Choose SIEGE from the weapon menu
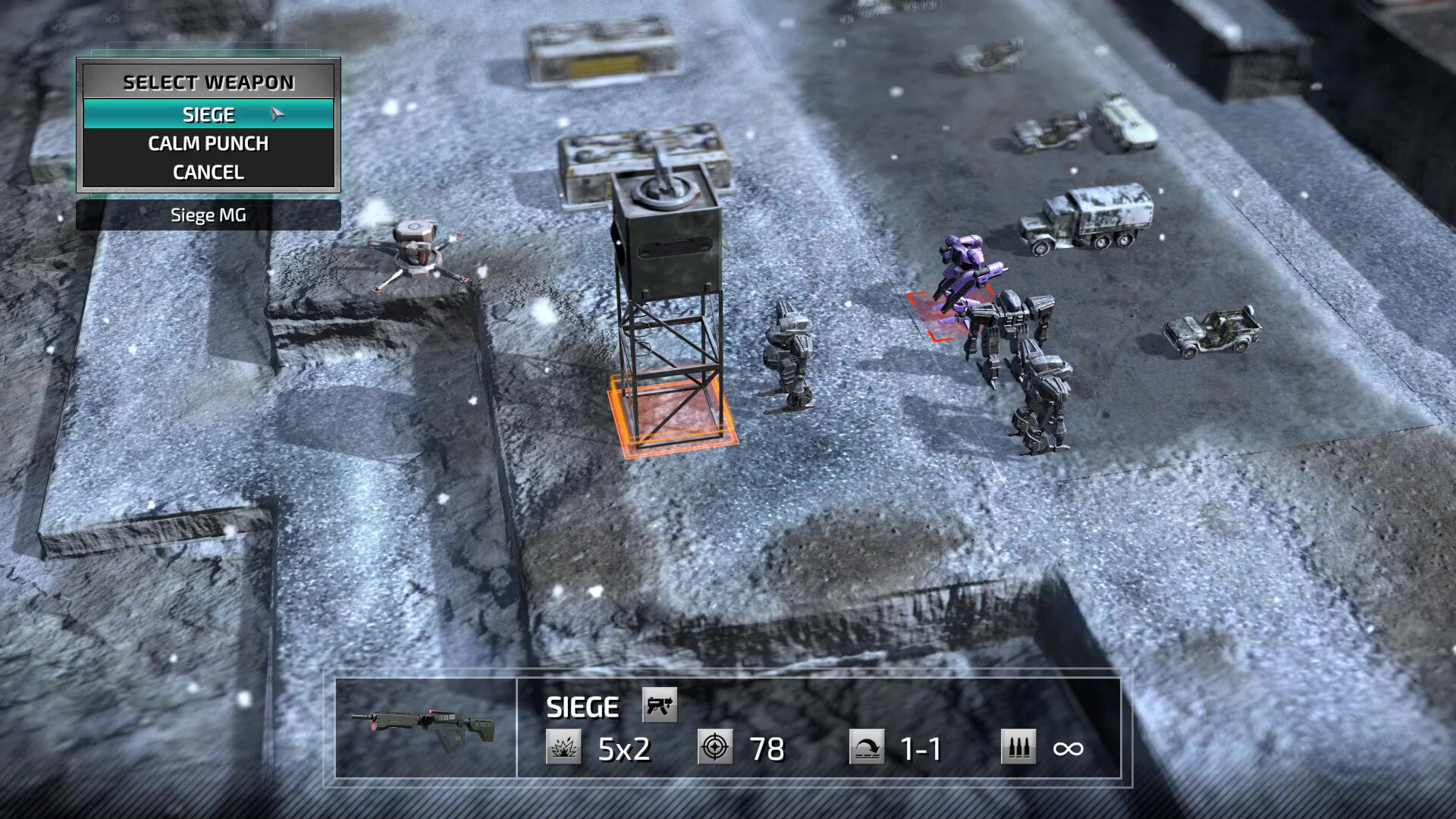Image resolution: width=1456 pixels, height=819 pixels. pos(209,114)
